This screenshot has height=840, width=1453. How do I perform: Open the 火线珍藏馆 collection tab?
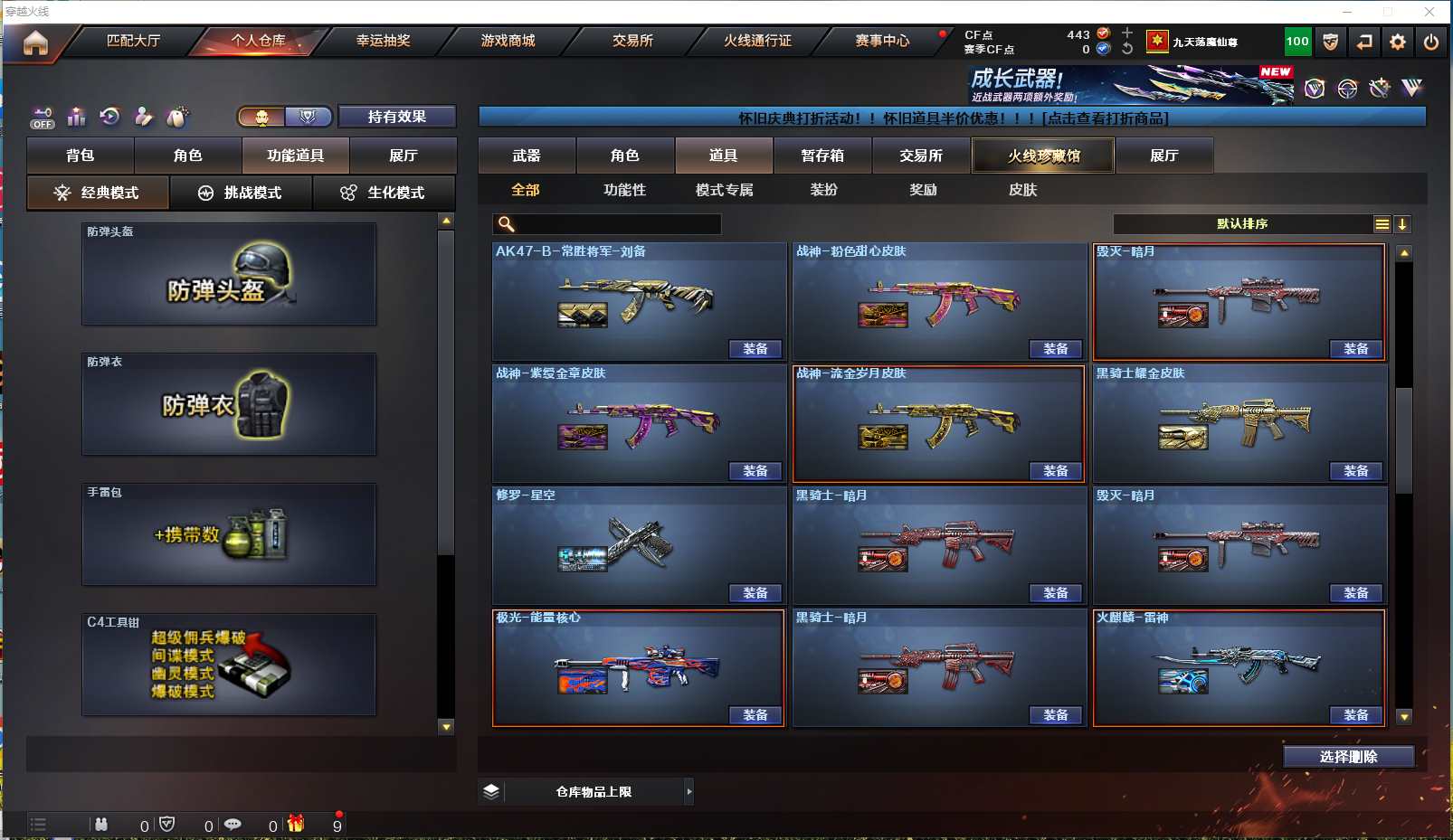pyautogui.click(x=1043, y=156)
